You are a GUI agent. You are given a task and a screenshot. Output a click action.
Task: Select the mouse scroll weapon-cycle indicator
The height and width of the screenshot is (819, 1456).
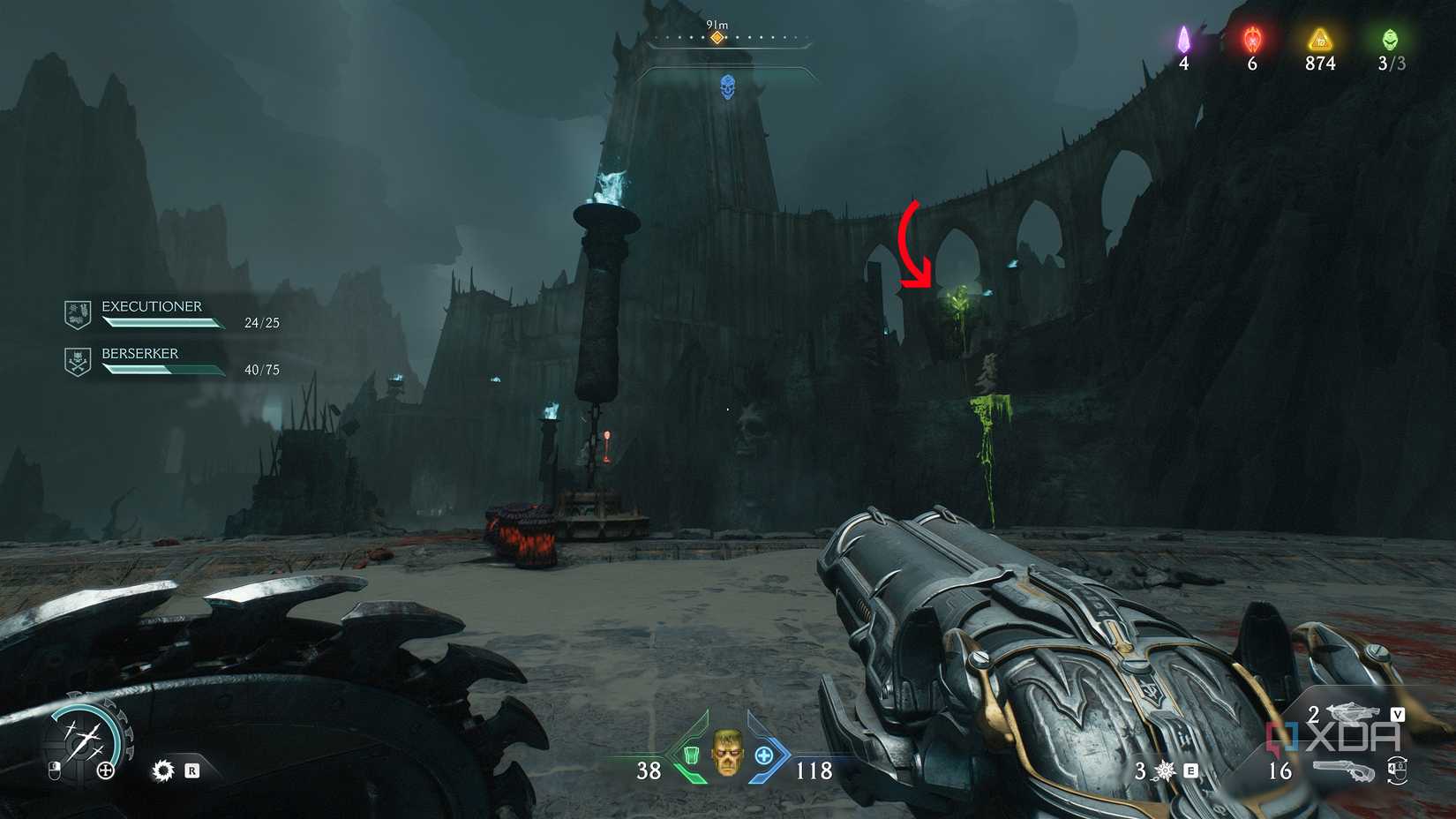pos(1396,770)
